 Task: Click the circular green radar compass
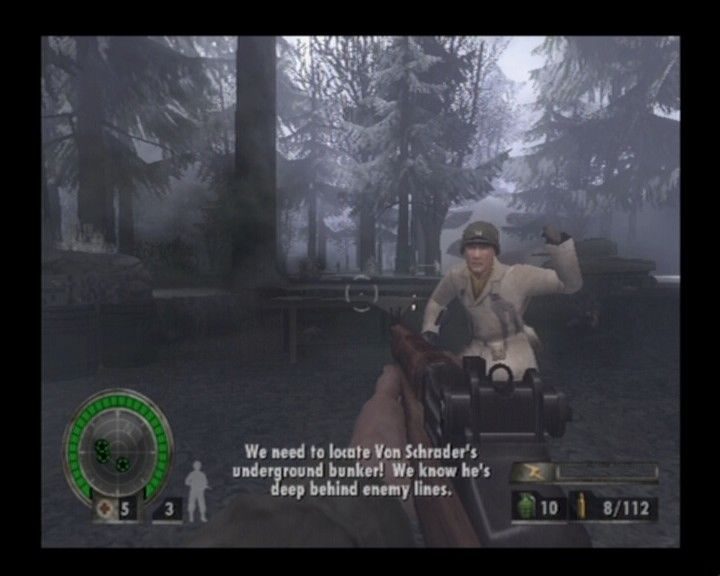click(117, 443)
